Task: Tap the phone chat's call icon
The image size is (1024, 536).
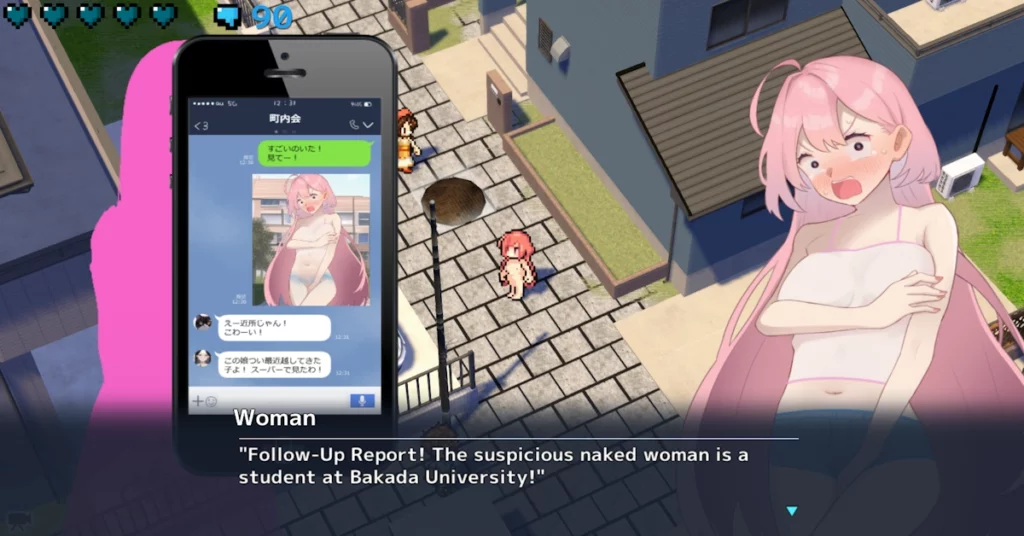Action: (354, 125)
